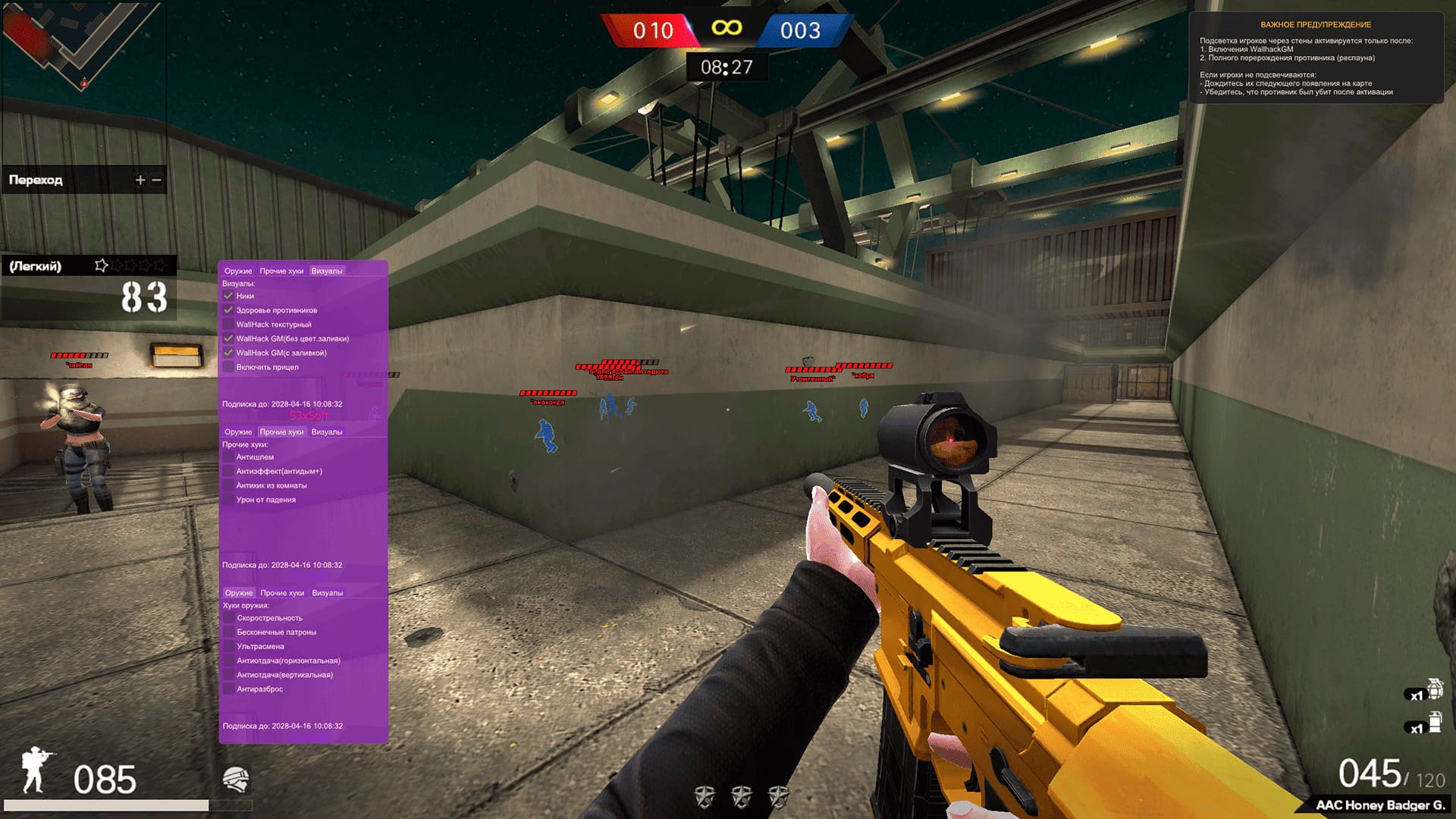Toggle WallHack GM(без цвет.заливки)
1456x819 pixels.
(x=228, y=339)
